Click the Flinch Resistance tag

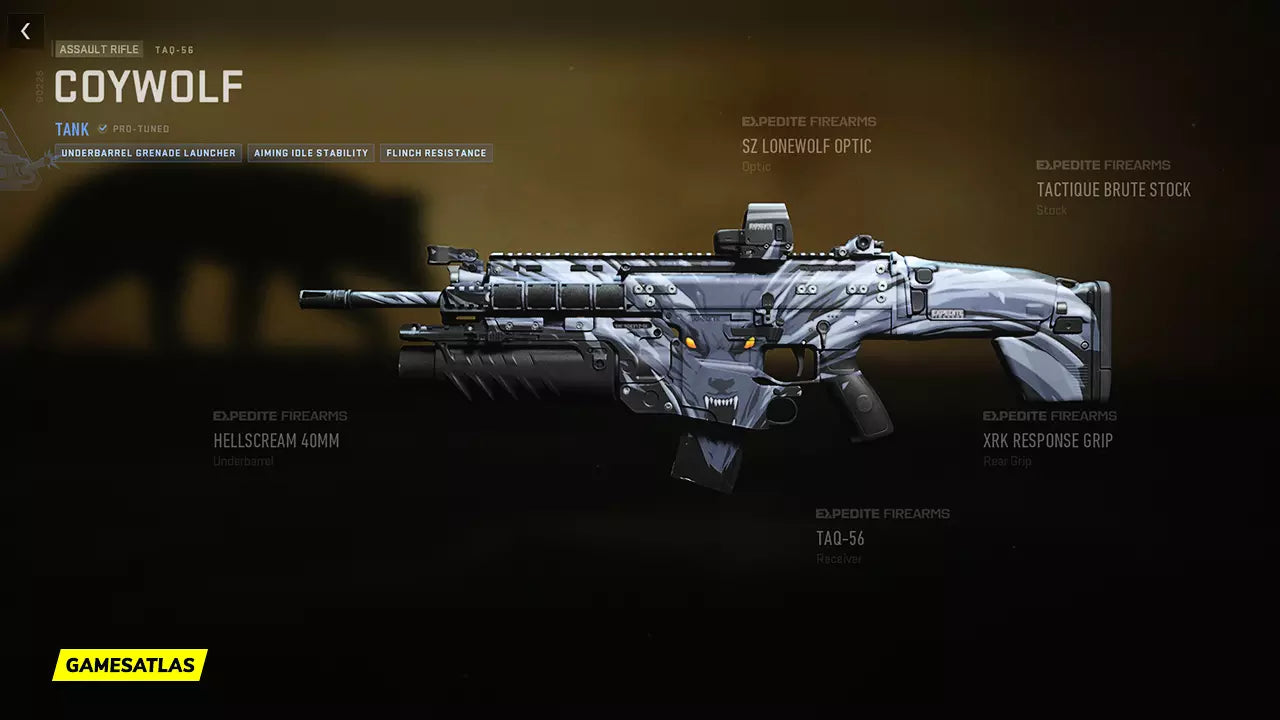coord(436,153)
